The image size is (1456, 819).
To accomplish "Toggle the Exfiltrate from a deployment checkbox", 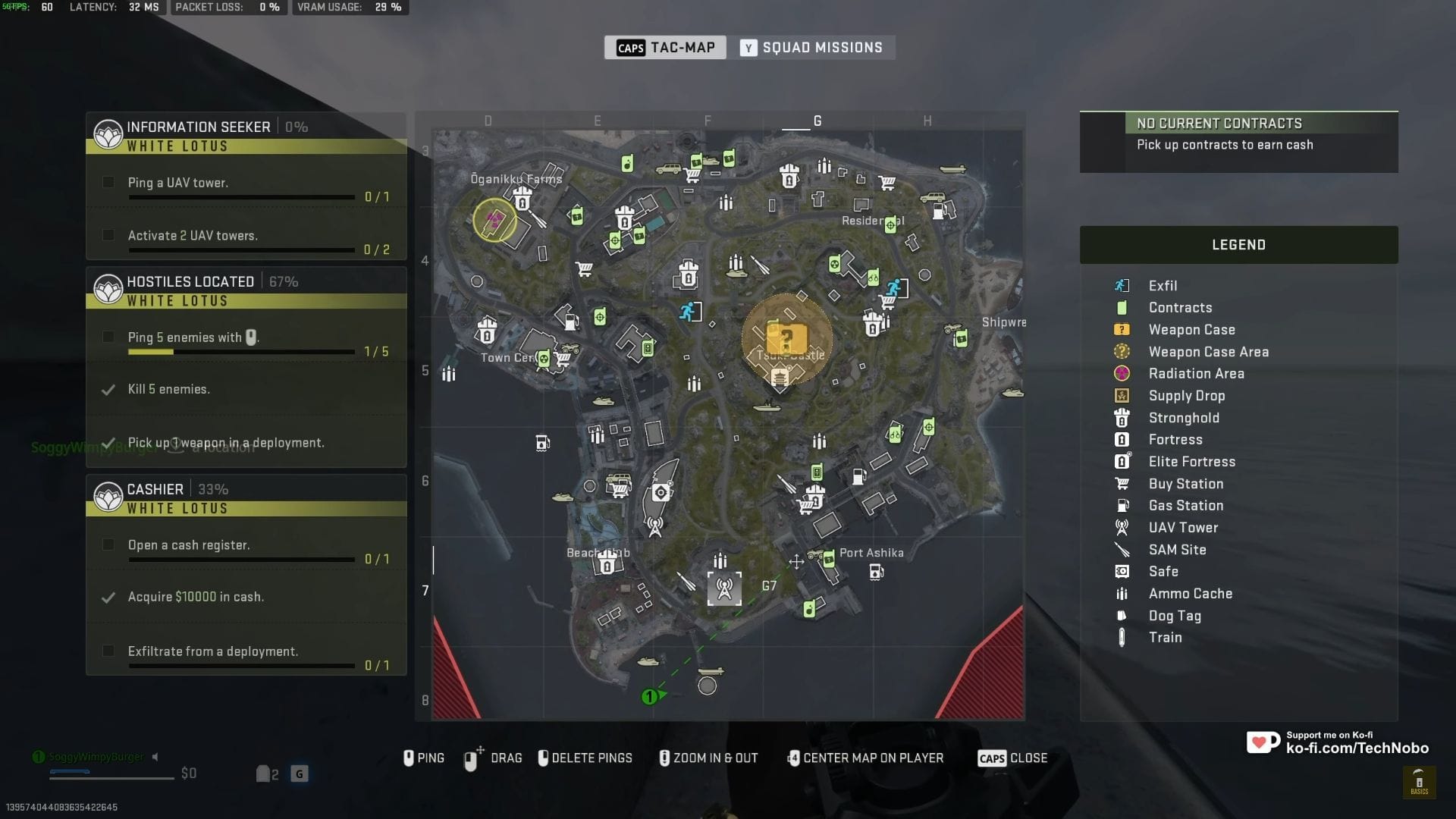I will 108,651.
